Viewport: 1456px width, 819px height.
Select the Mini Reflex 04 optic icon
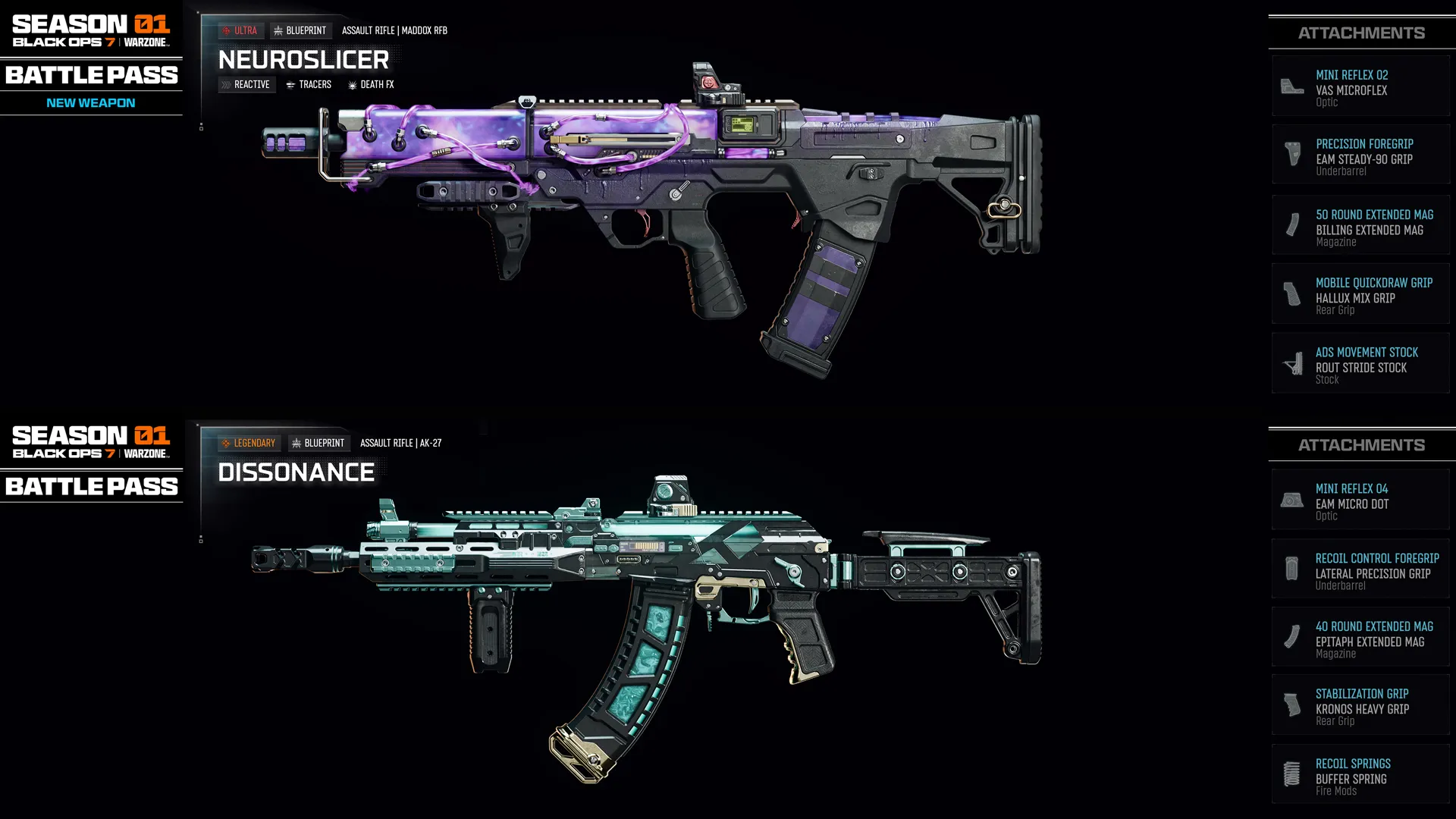coord(1291,499)
